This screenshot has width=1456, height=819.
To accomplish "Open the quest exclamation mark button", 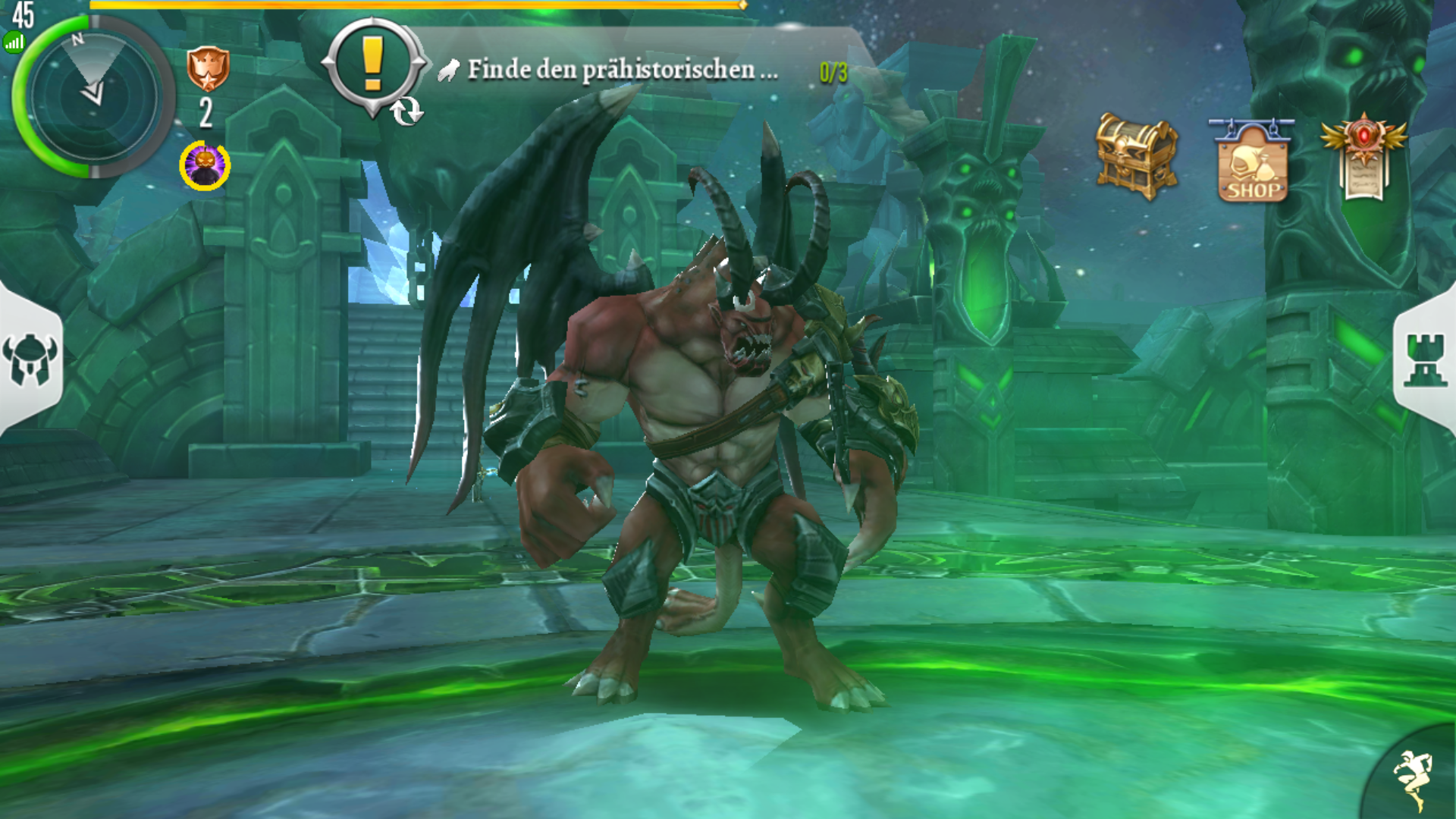I will 372,66.
